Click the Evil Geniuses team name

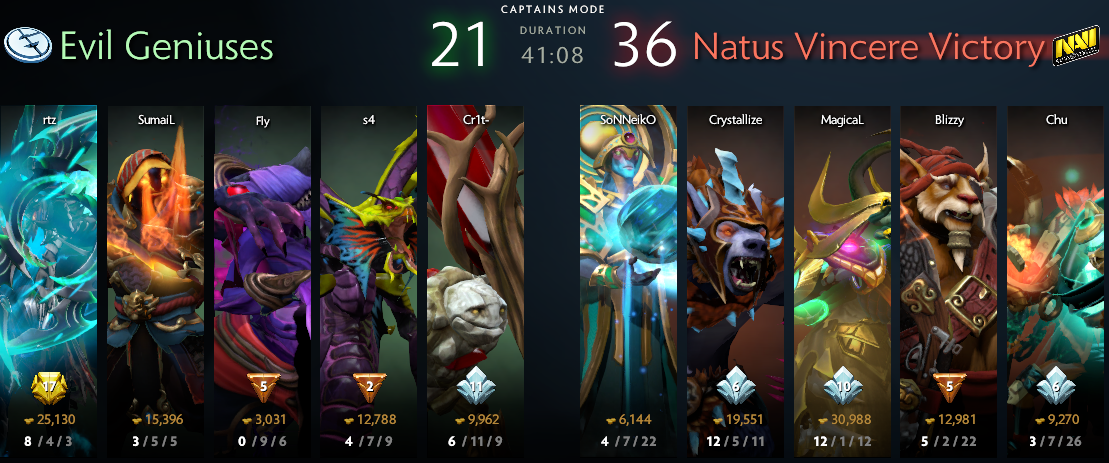coord(166,46)
